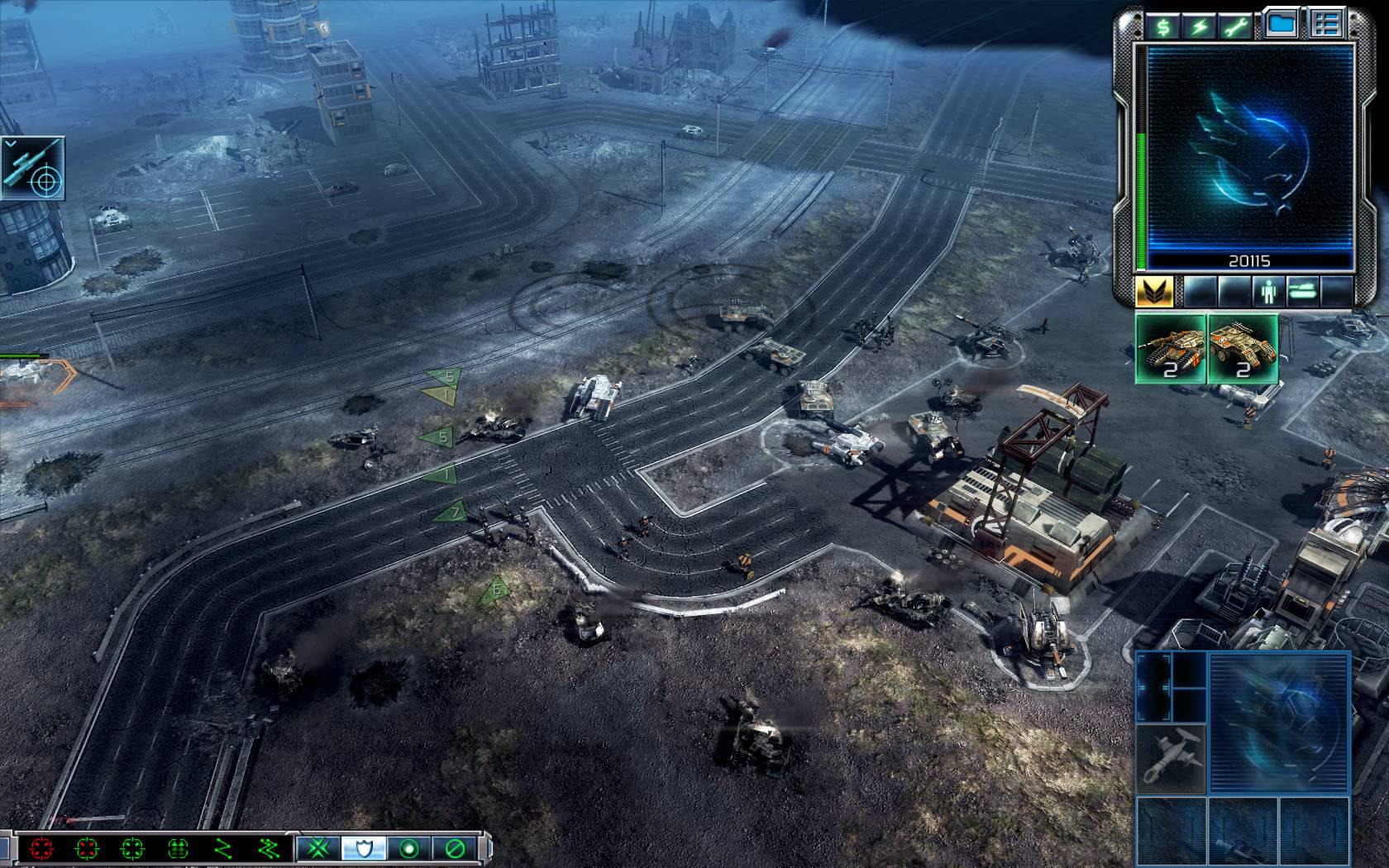Activate the repair wrench button
This screenshot has width=1389, height=868.
(x=1238, y=27)
